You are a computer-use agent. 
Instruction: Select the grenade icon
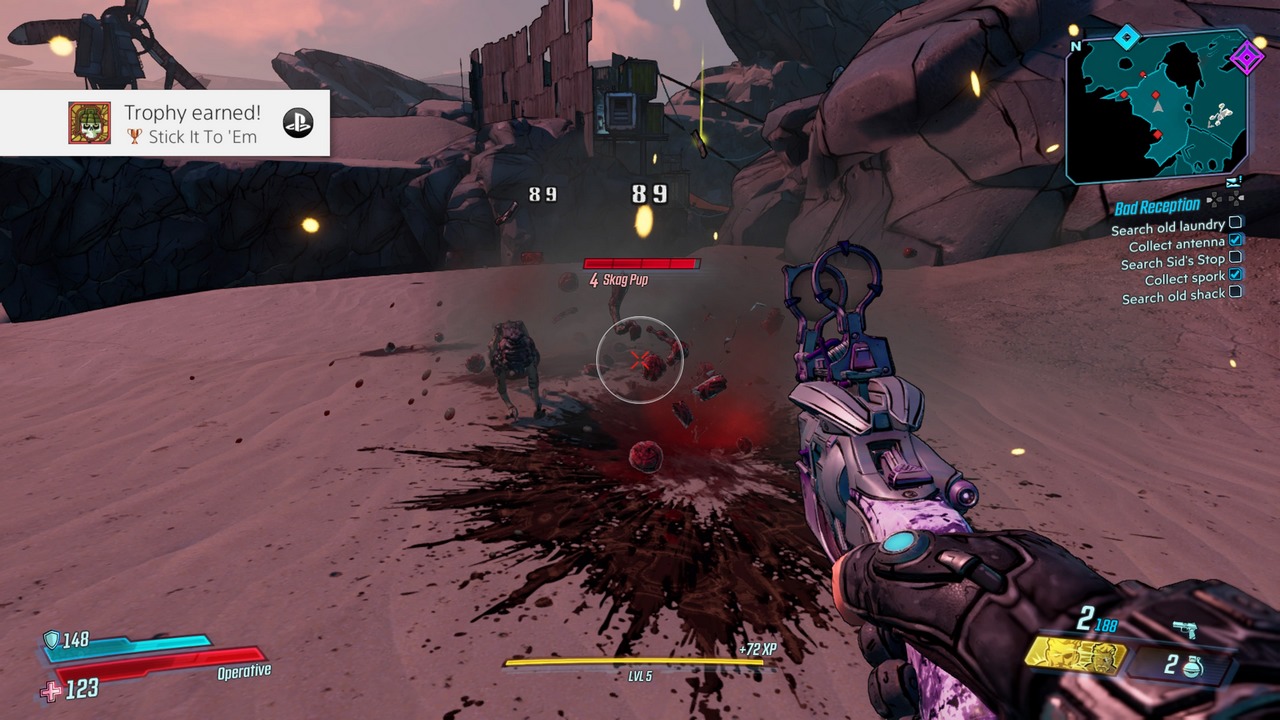1192,666
